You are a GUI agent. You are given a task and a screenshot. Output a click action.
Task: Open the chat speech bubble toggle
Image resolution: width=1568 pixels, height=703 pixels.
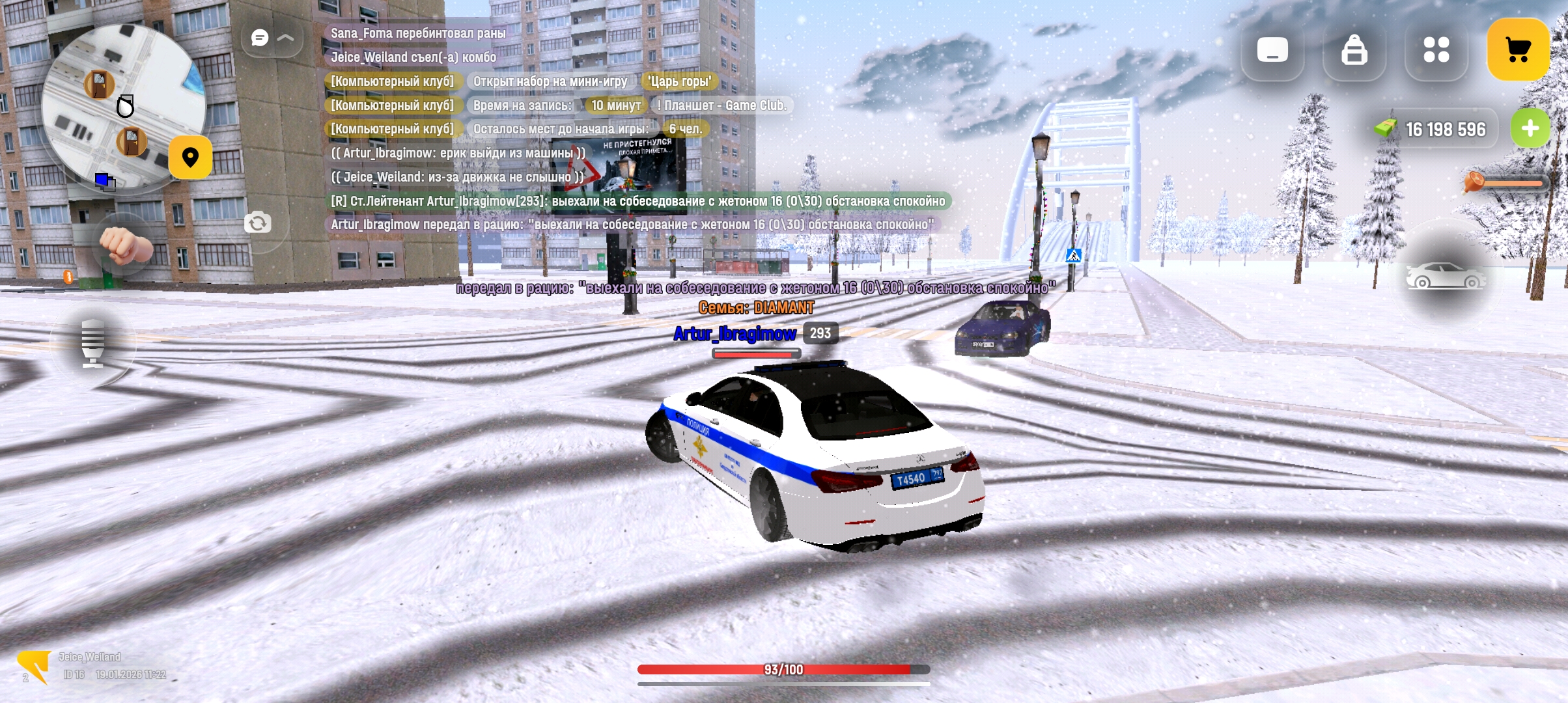pyautogui.click(x=260, y=38)
